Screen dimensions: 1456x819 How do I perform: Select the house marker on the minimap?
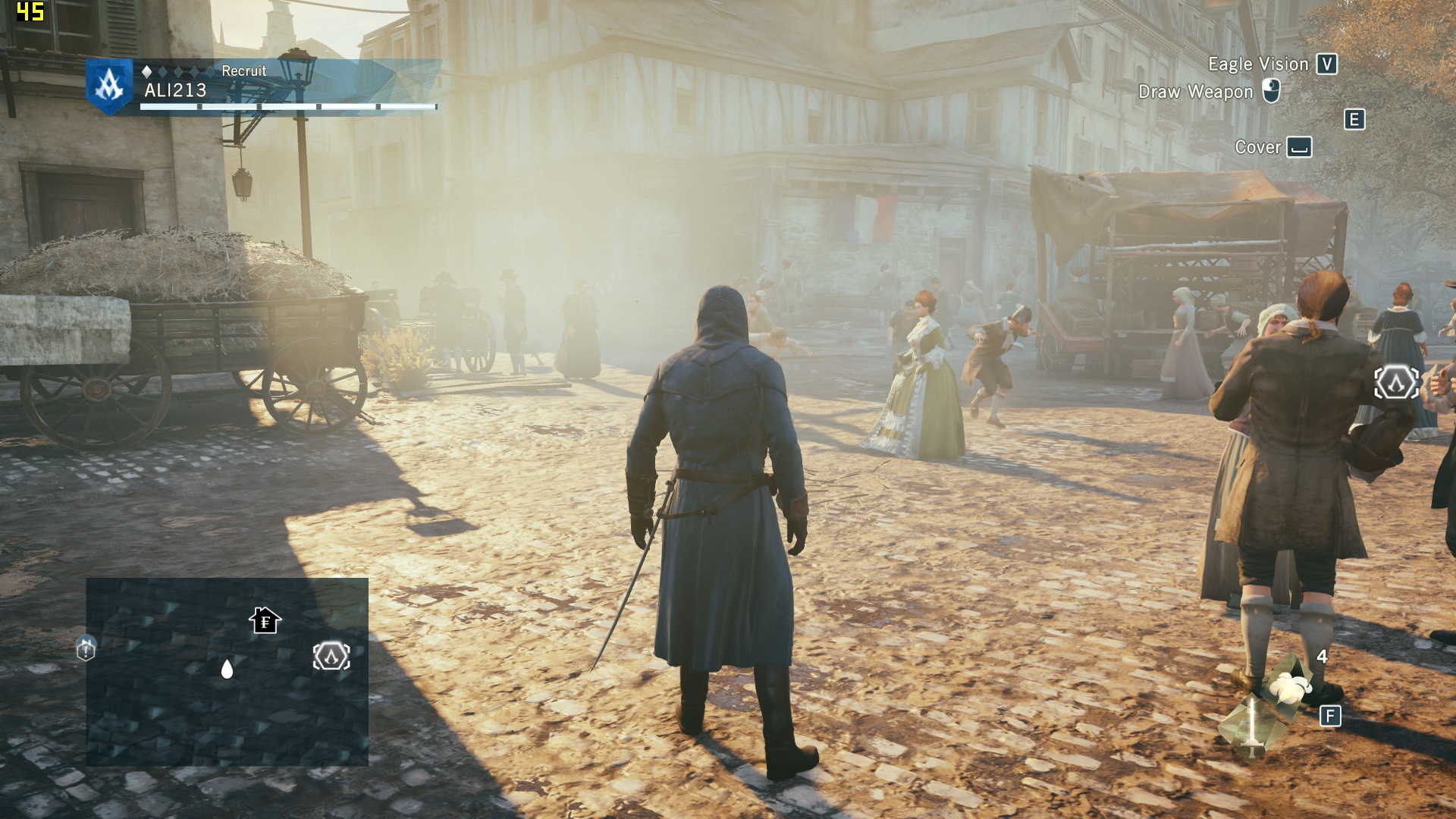click(x=265, y=621)
